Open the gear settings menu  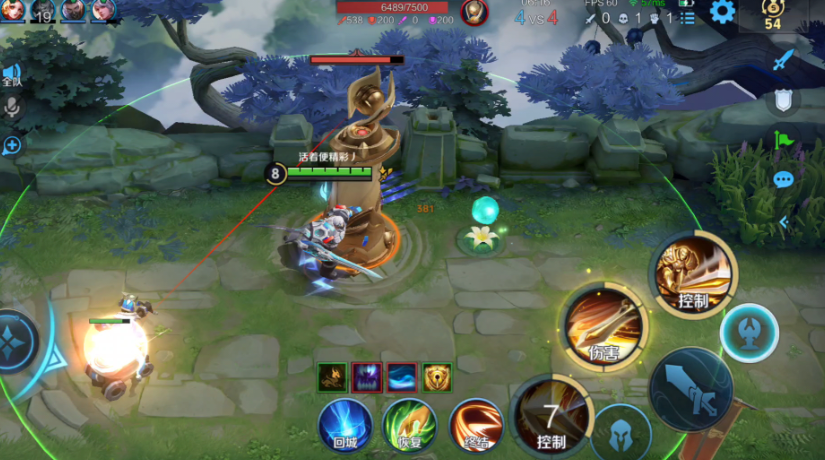point(722,12)
